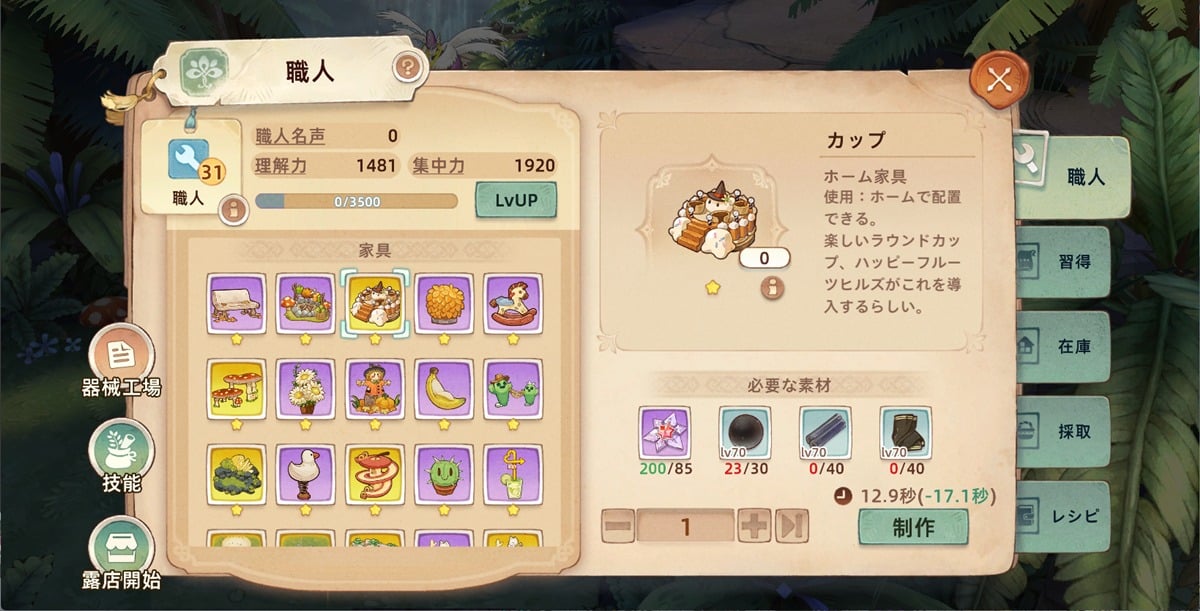Choose the banana furniture recipe

point(444,389)
